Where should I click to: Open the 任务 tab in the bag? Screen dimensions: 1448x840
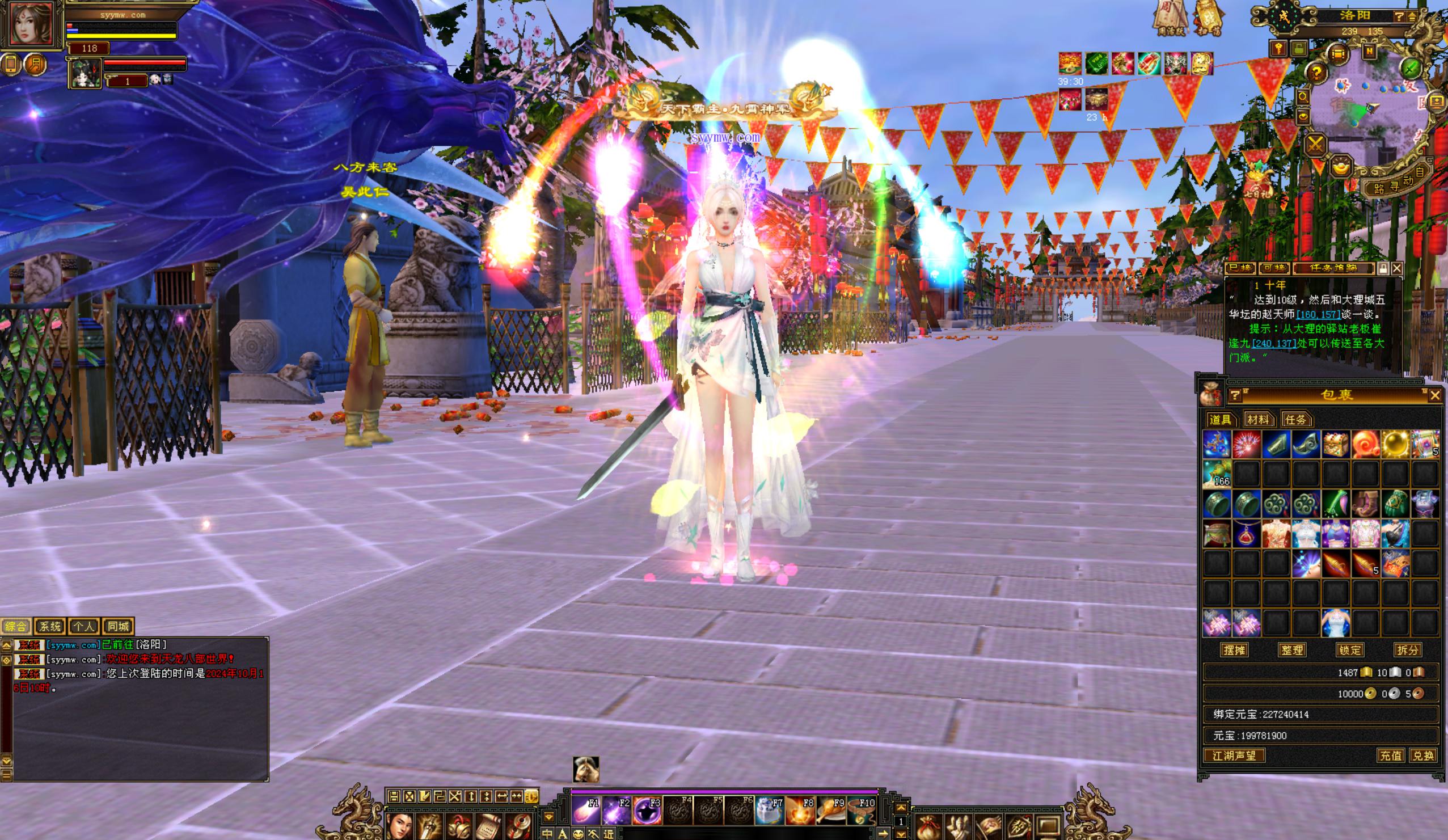point(1295,419)
